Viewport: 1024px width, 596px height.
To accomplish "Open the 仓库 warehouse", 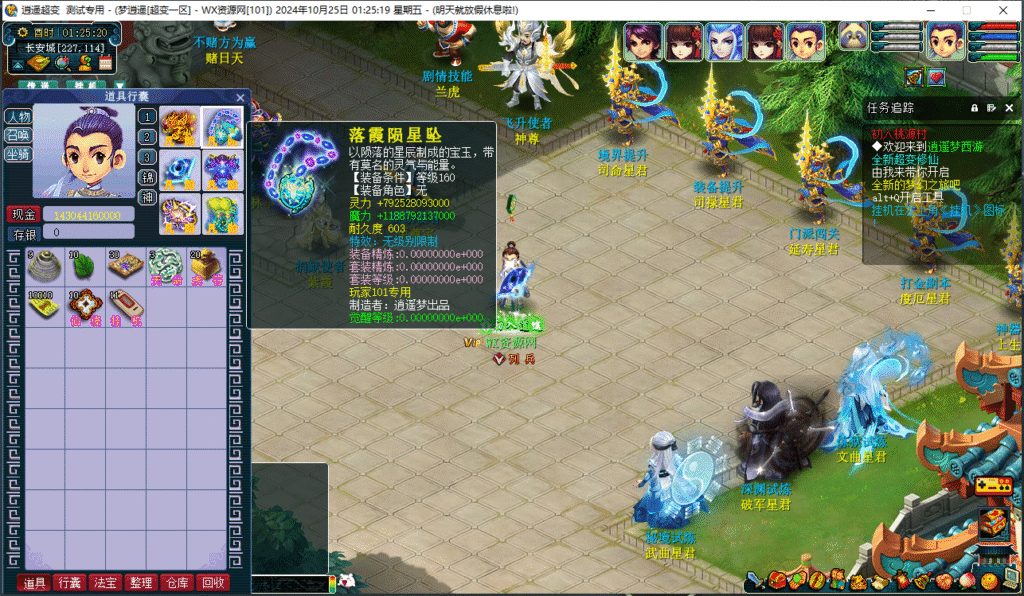I will (177, 583).
